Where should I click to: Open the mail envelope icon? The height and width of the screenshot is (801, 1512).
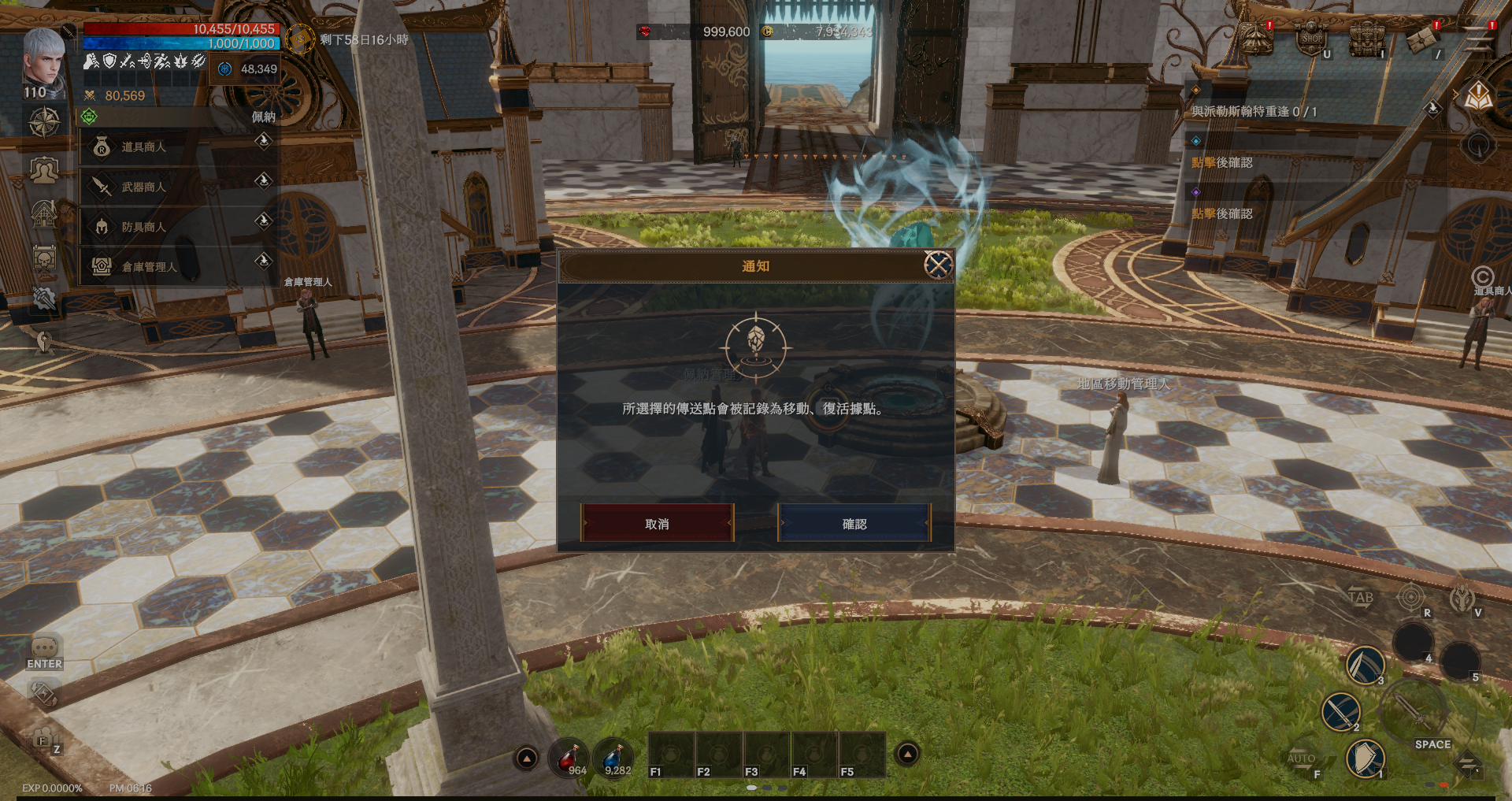tap(1422, 39)
